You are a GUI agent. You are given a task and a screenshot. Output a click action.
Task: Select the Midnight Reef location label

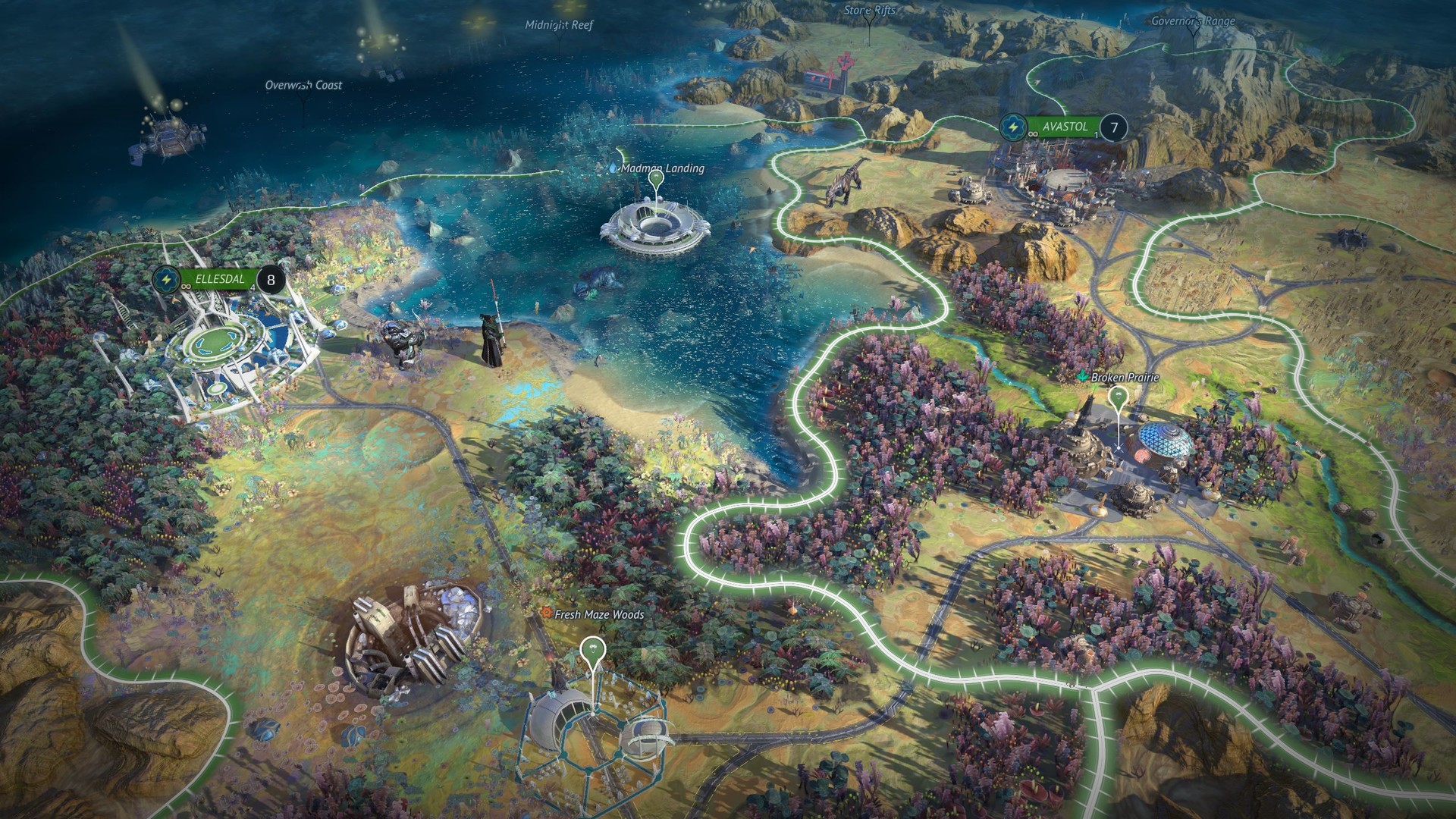pos(559,25)
